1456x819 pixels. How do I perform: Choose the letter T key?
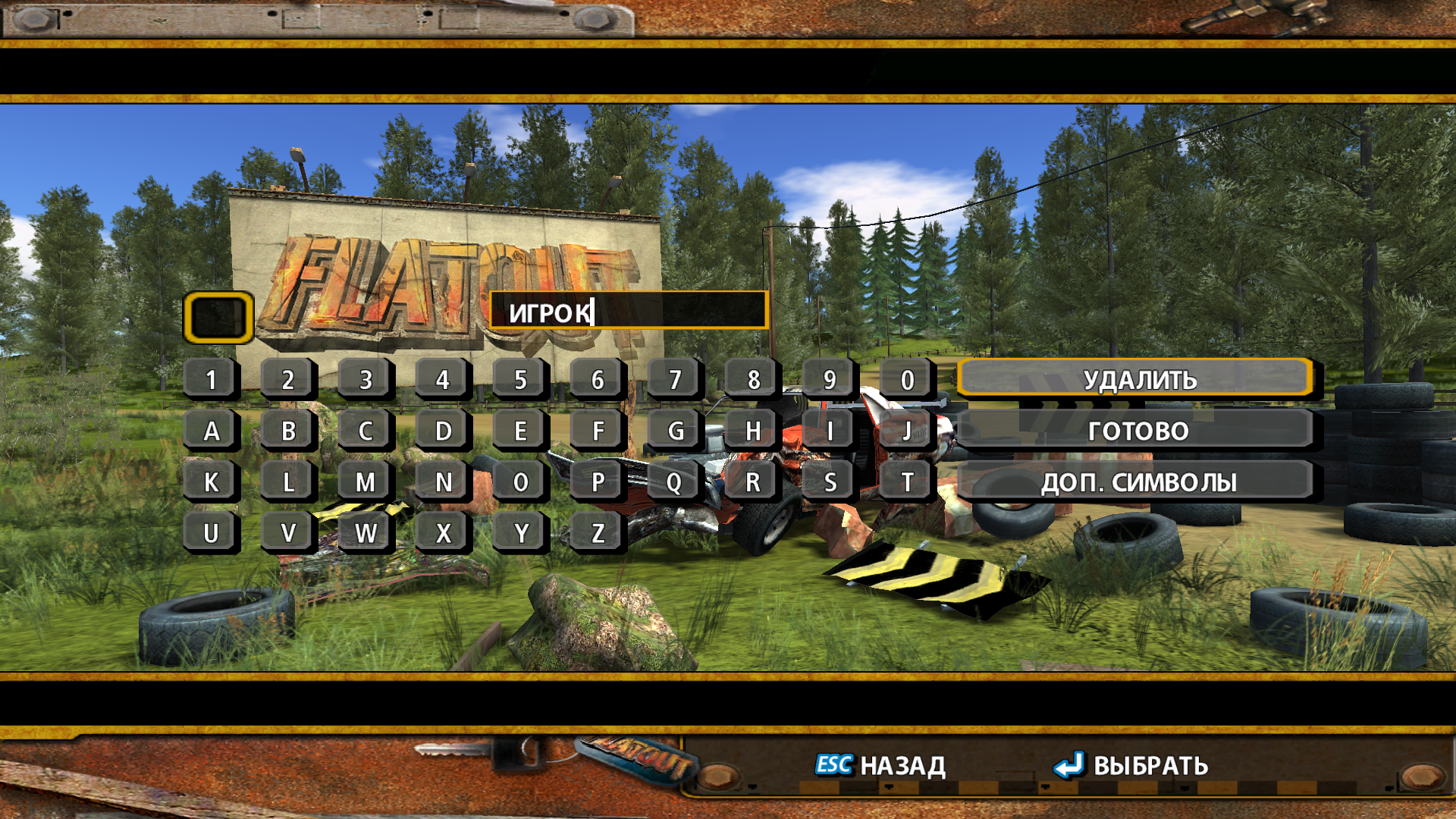click(907, 482)
